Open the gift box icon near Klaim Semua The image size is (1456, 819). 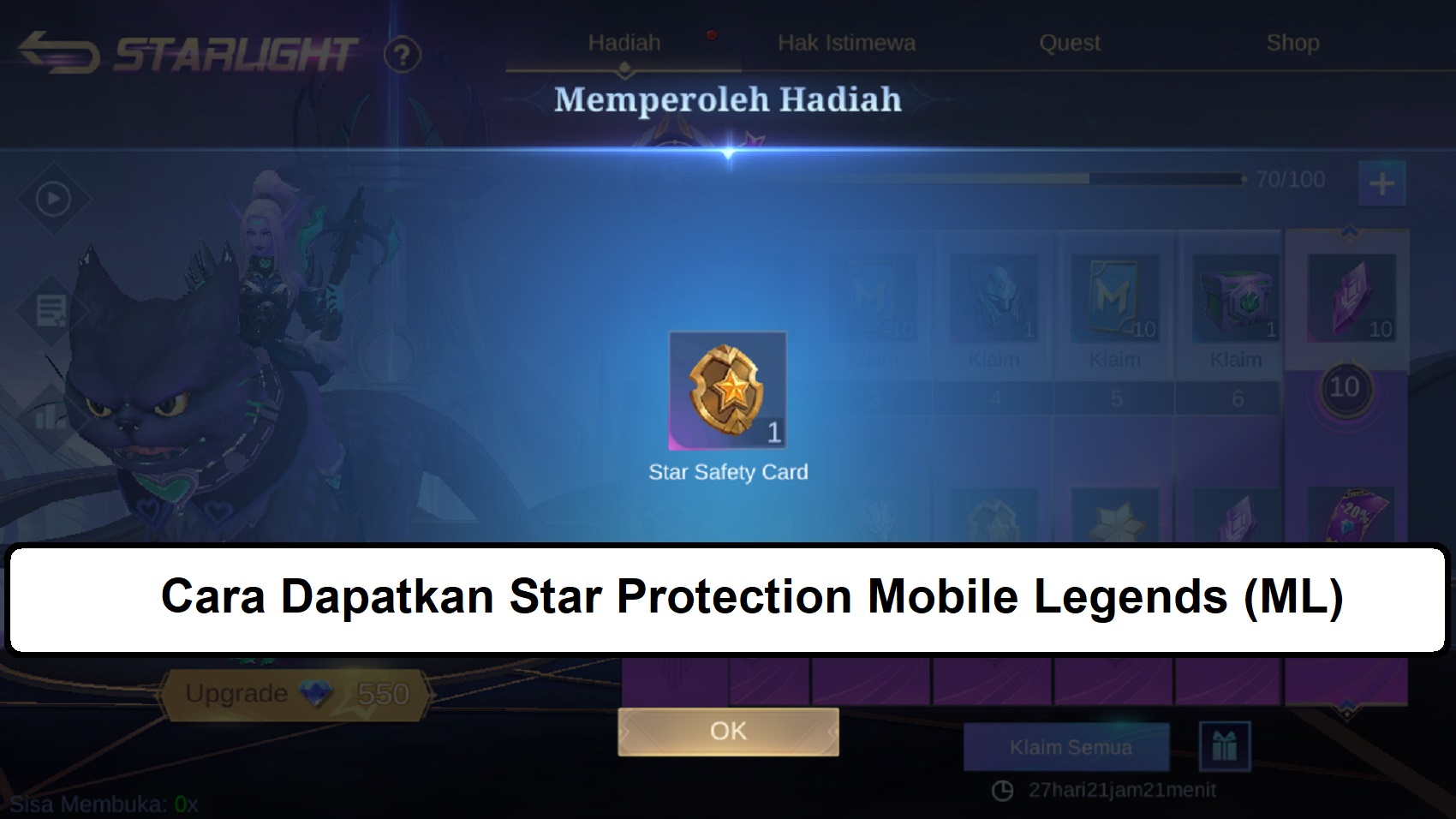(1223, 746)
